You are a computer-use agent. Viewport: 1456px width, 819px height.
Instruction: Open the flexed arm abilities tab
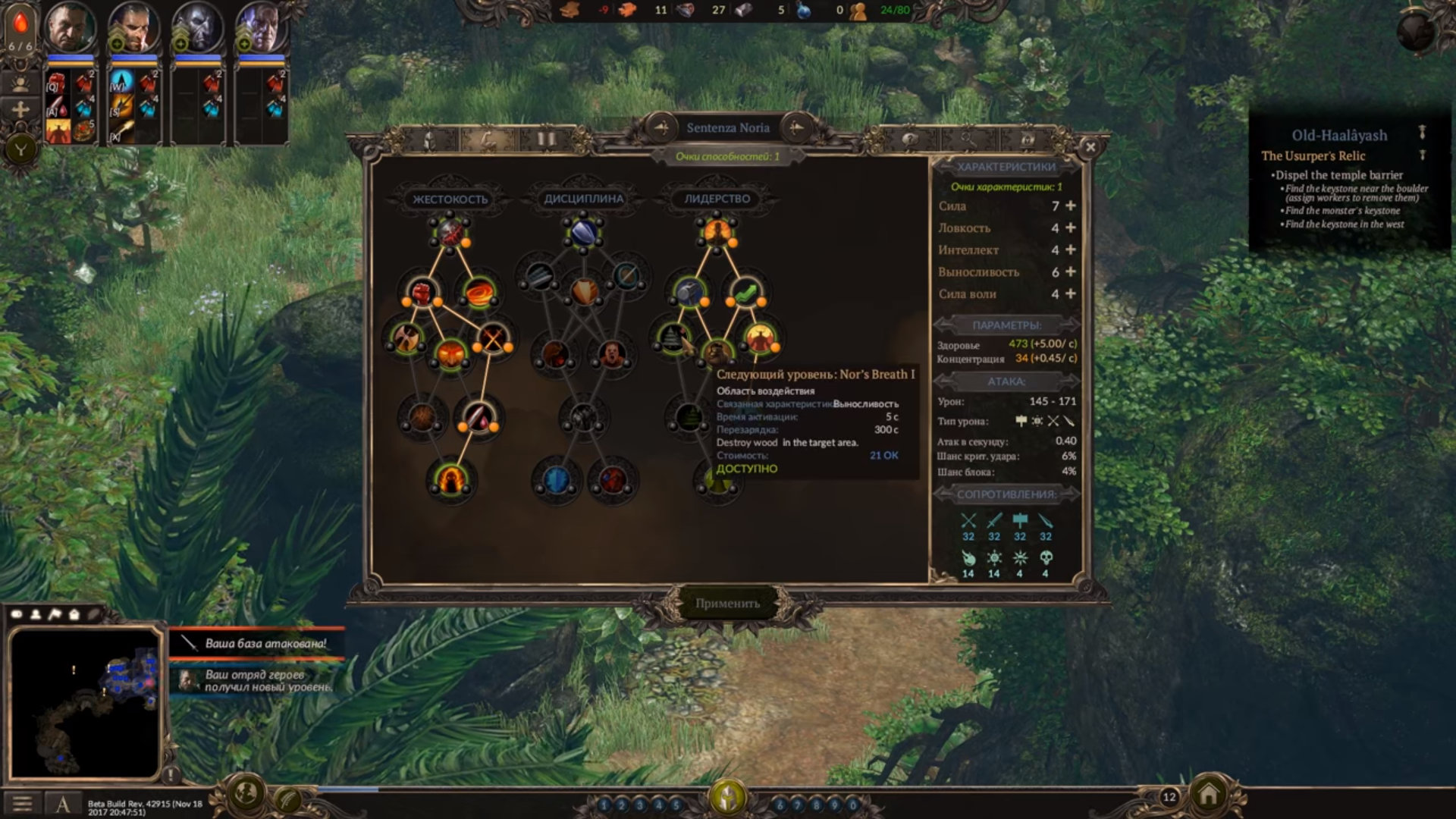pyautogui.click(x=488, y=140)
